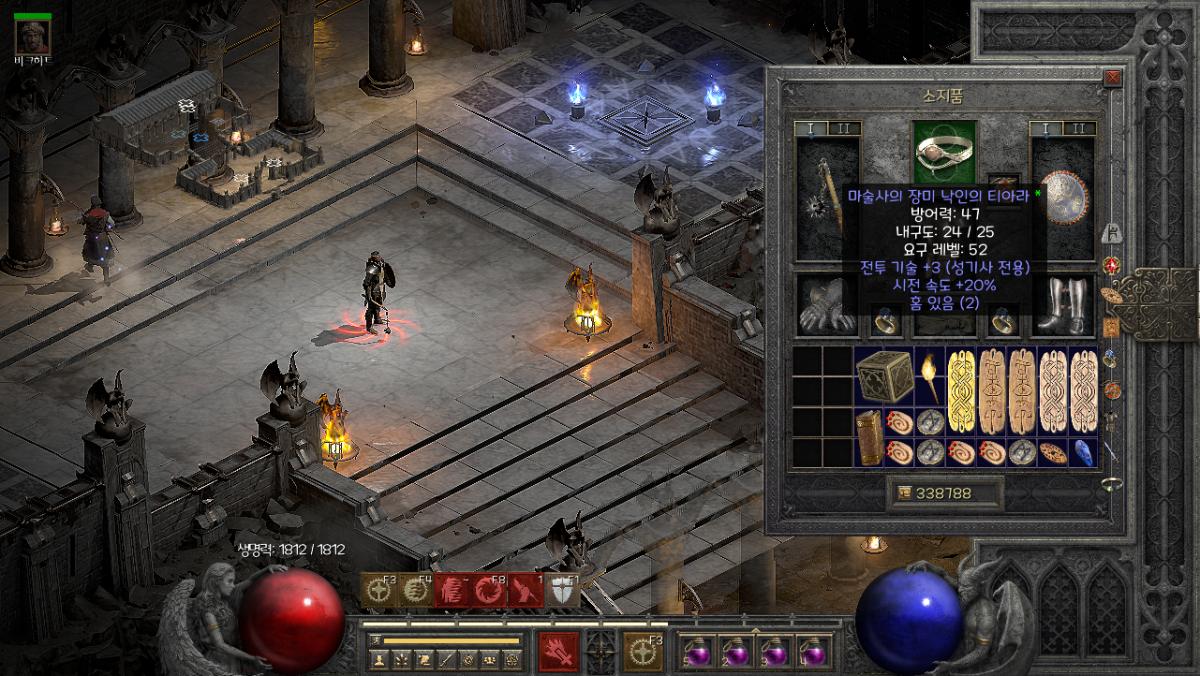The width and height of the screenshot is (1200, 676).
Task: Close the inventory panel
Action: 1112,77
